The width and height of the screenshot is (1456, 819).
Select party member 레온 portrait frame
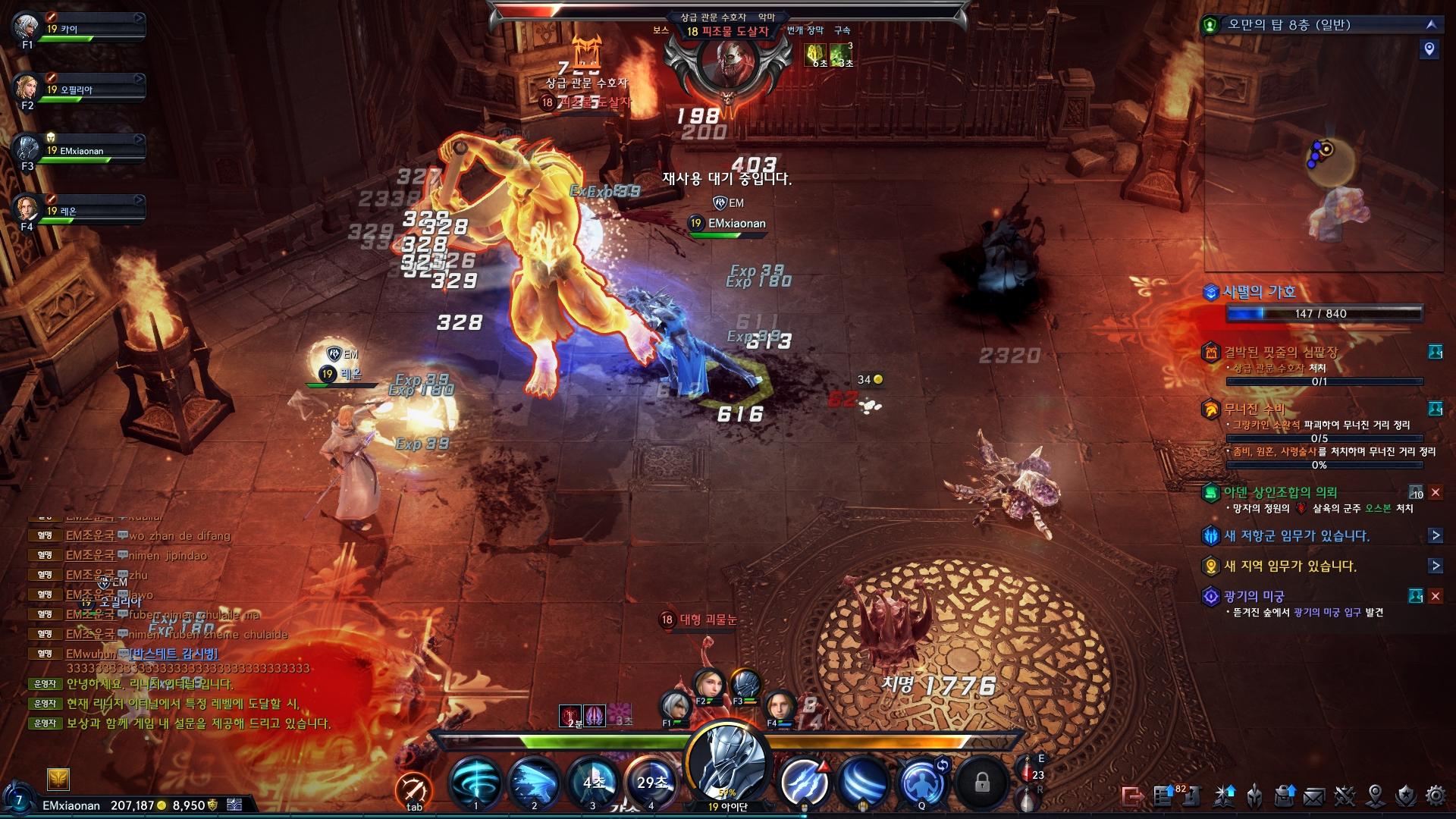28,210
